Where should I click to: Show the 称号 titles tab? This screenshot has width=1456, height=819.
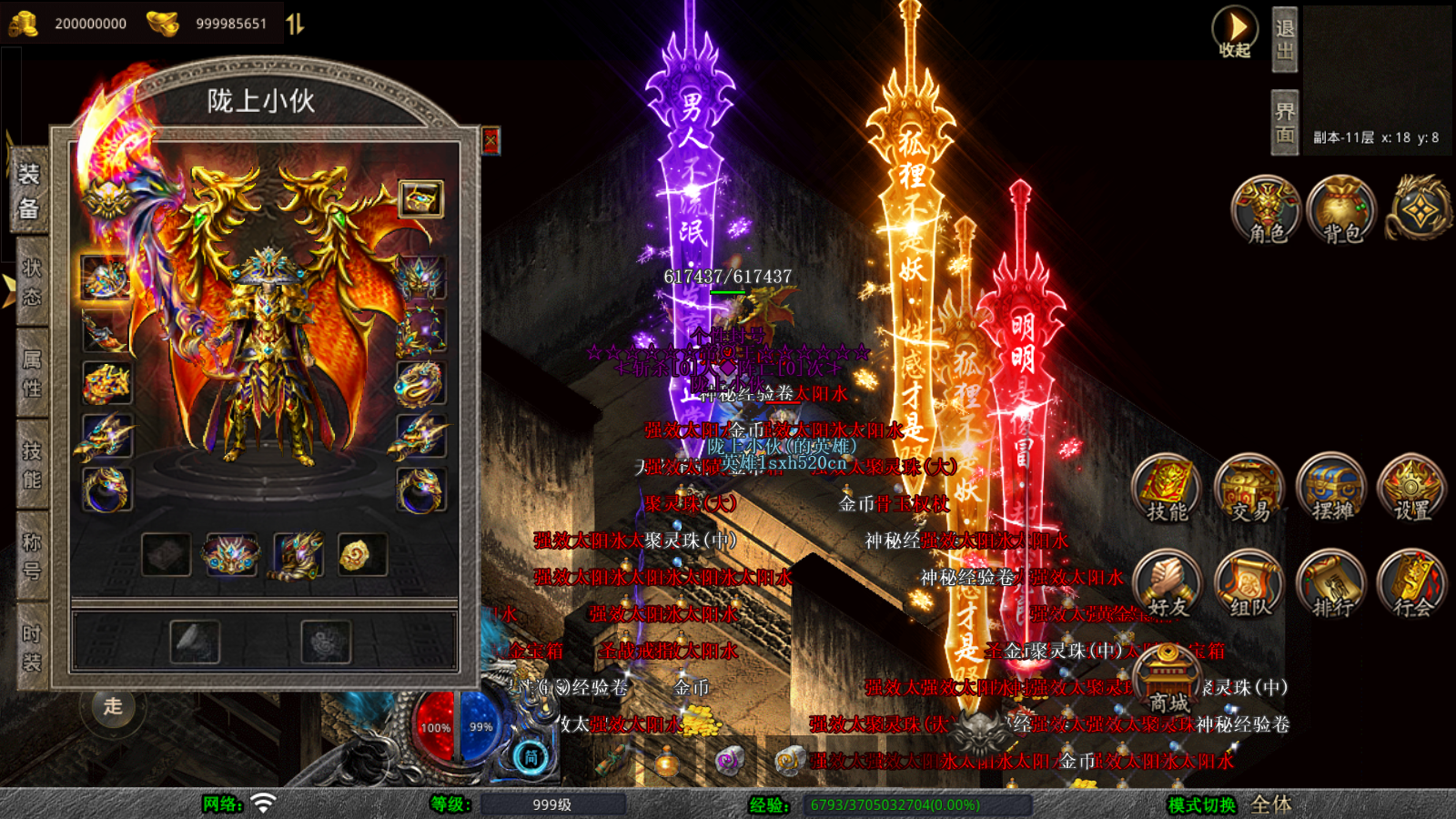[x=32, y=556]
